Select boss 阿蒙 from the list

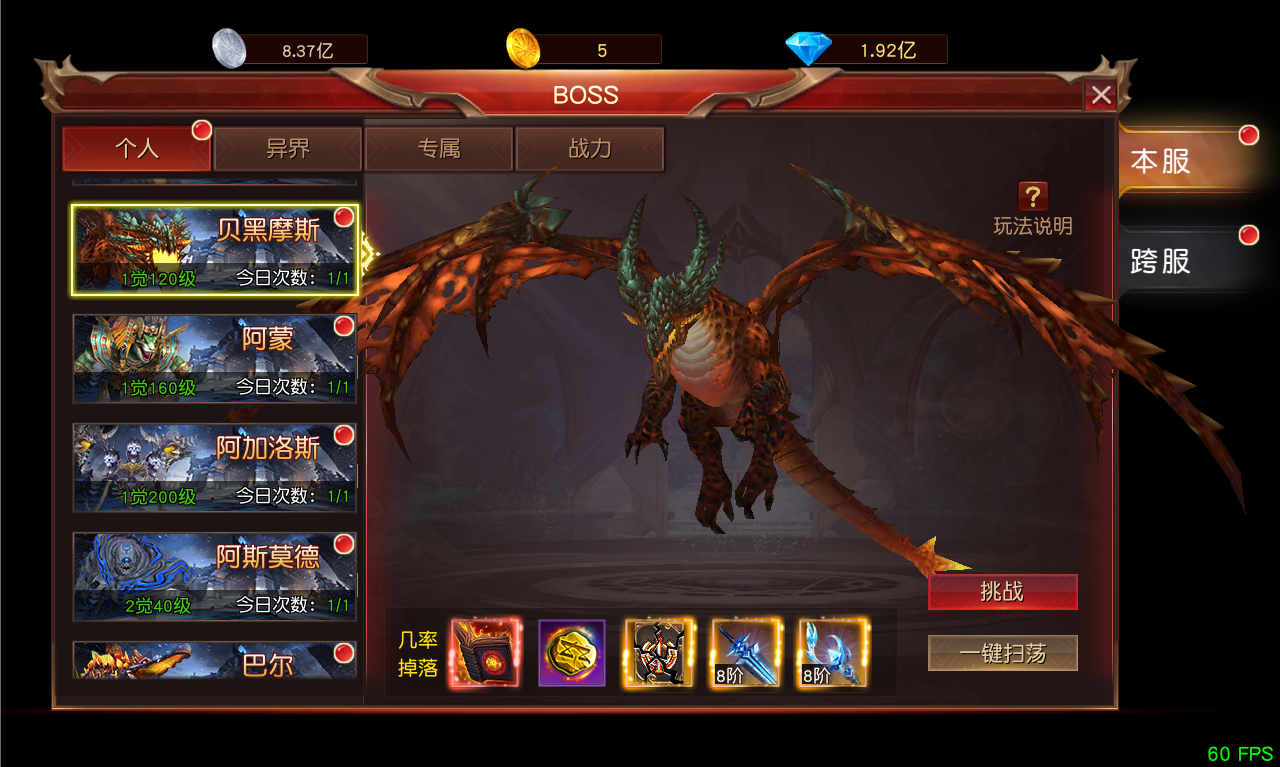point(213,358)
